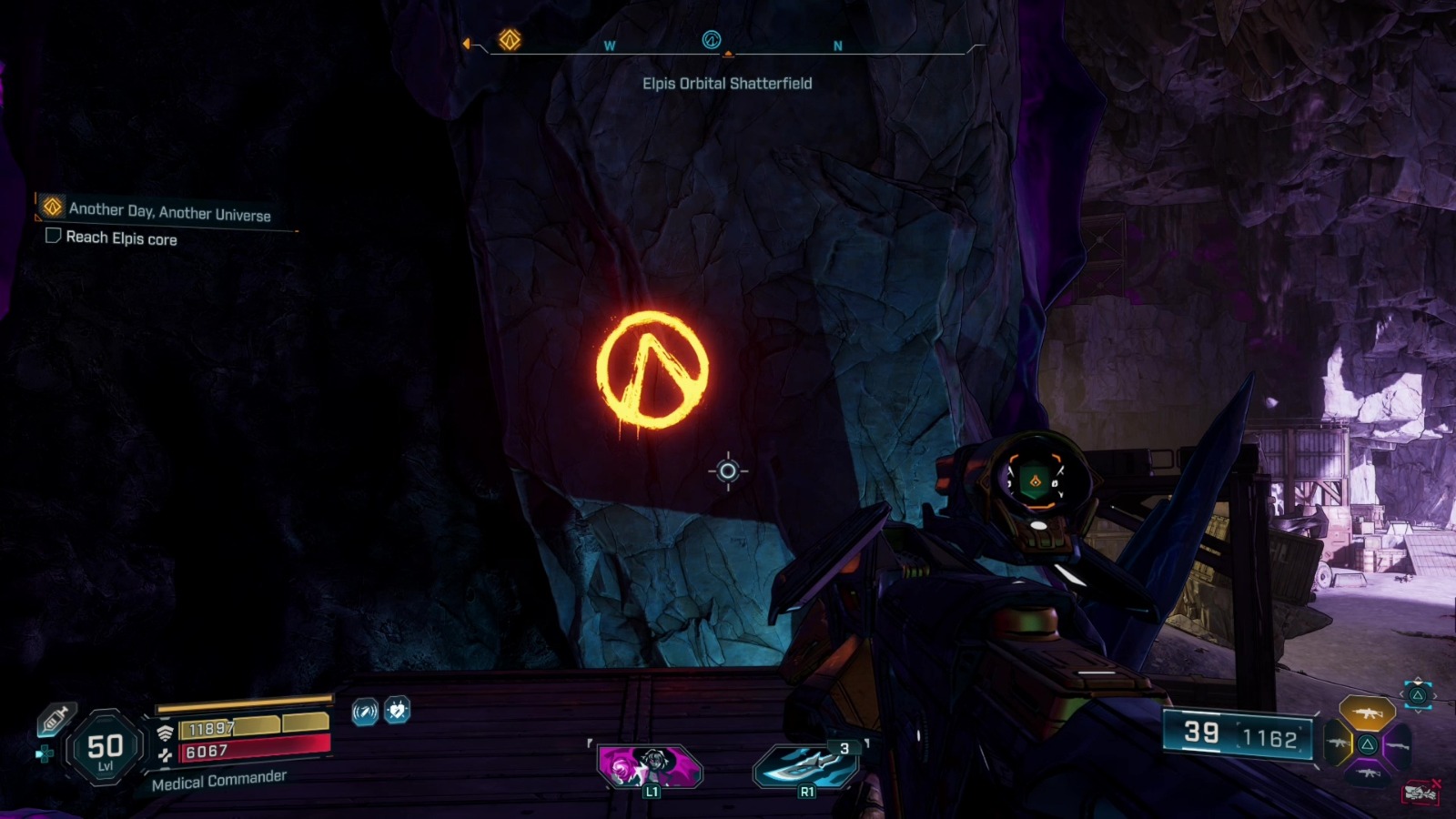Click the Medical Commander class mod label
The width and height of the screenshot is (1456, 819).
click(x=219, y=779)
